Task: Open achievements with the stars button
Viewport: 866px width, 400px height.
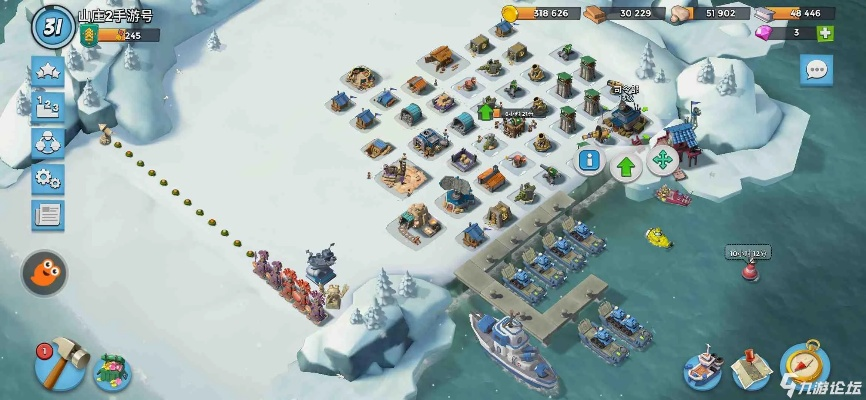Action: (x=47, y=71)
